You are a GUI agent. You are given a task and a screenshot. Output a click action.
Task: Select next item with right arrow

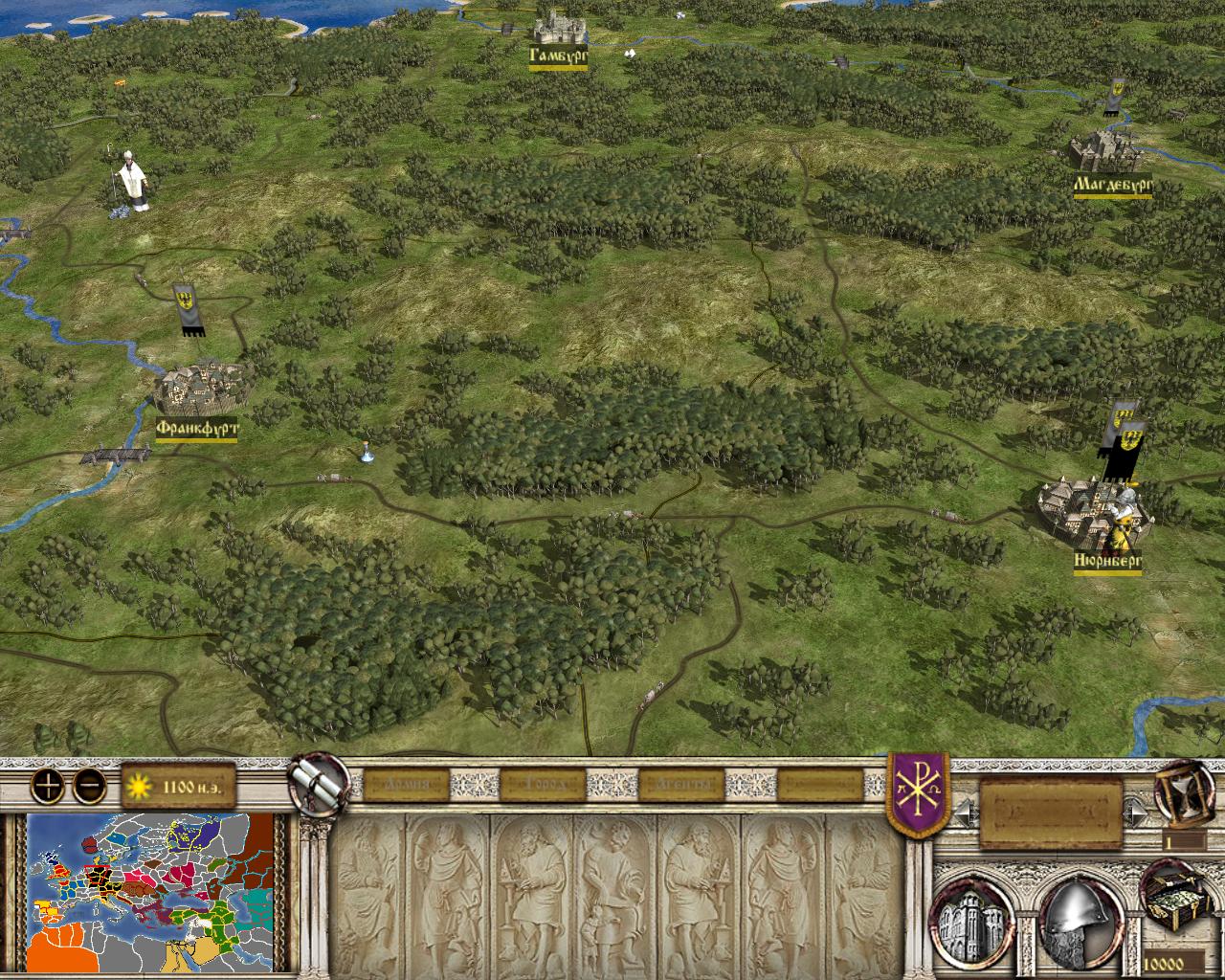[x=1136, y=813]
